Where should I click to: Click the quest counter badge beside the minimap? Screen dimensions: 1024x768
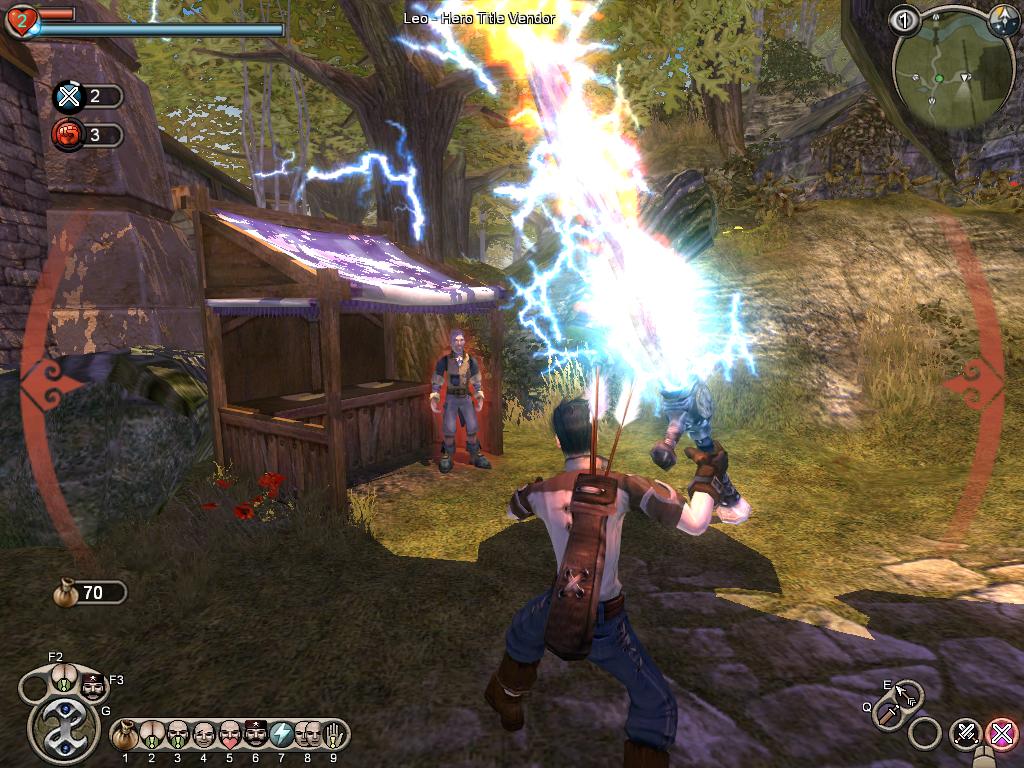(x=904, y=20)
